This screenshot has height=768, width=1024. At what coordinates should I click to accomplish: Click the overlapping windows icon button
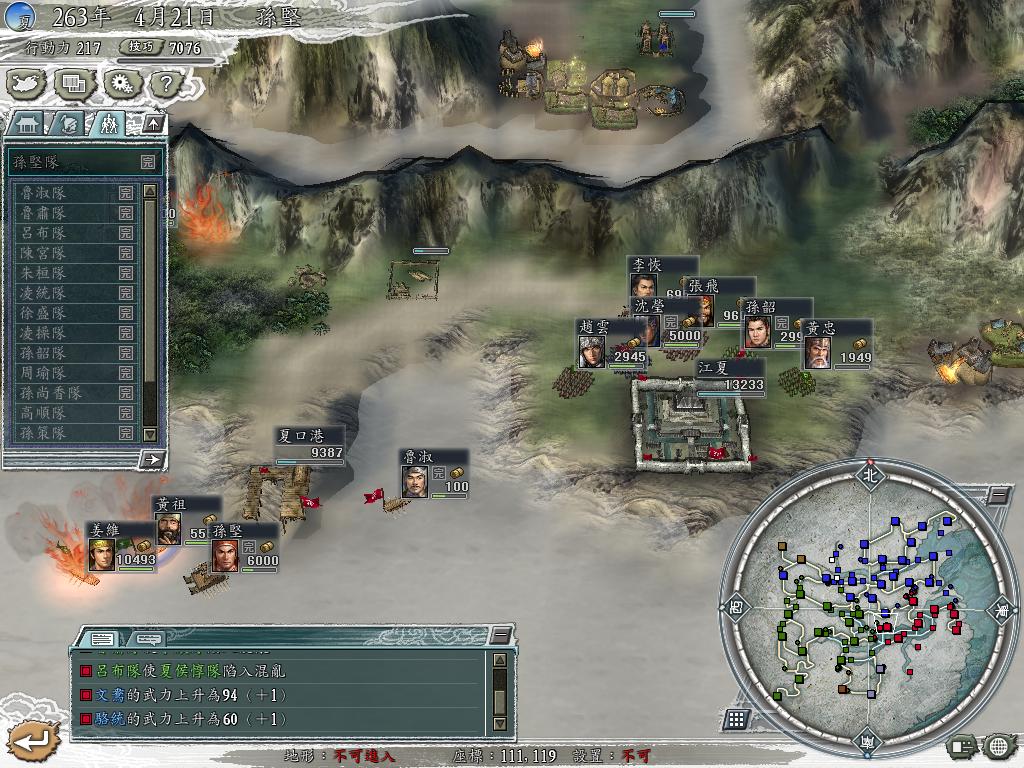(x=75, y=84)
